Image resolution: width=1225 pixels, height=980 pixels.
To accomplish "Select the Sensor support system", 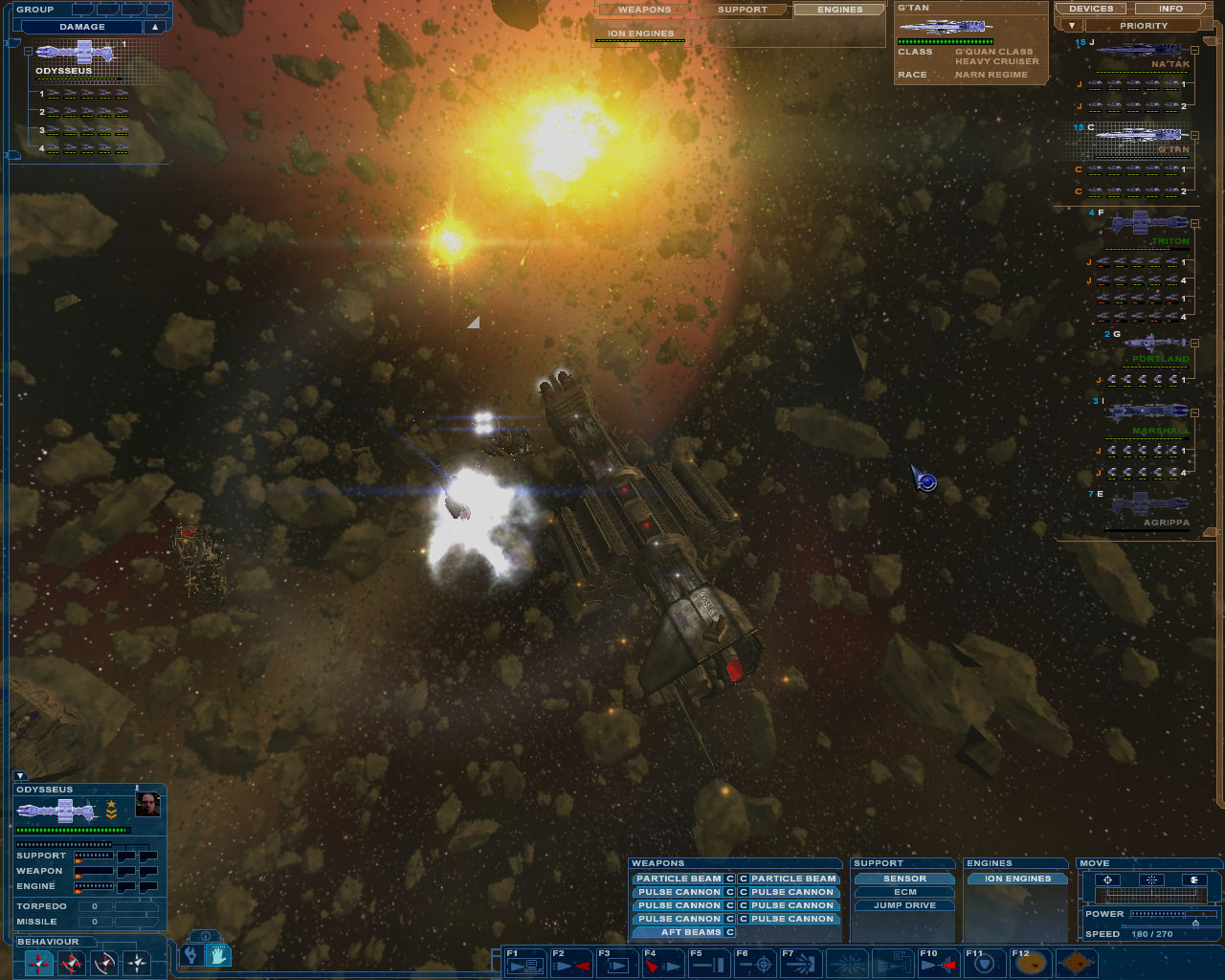I will coord(904,879).
